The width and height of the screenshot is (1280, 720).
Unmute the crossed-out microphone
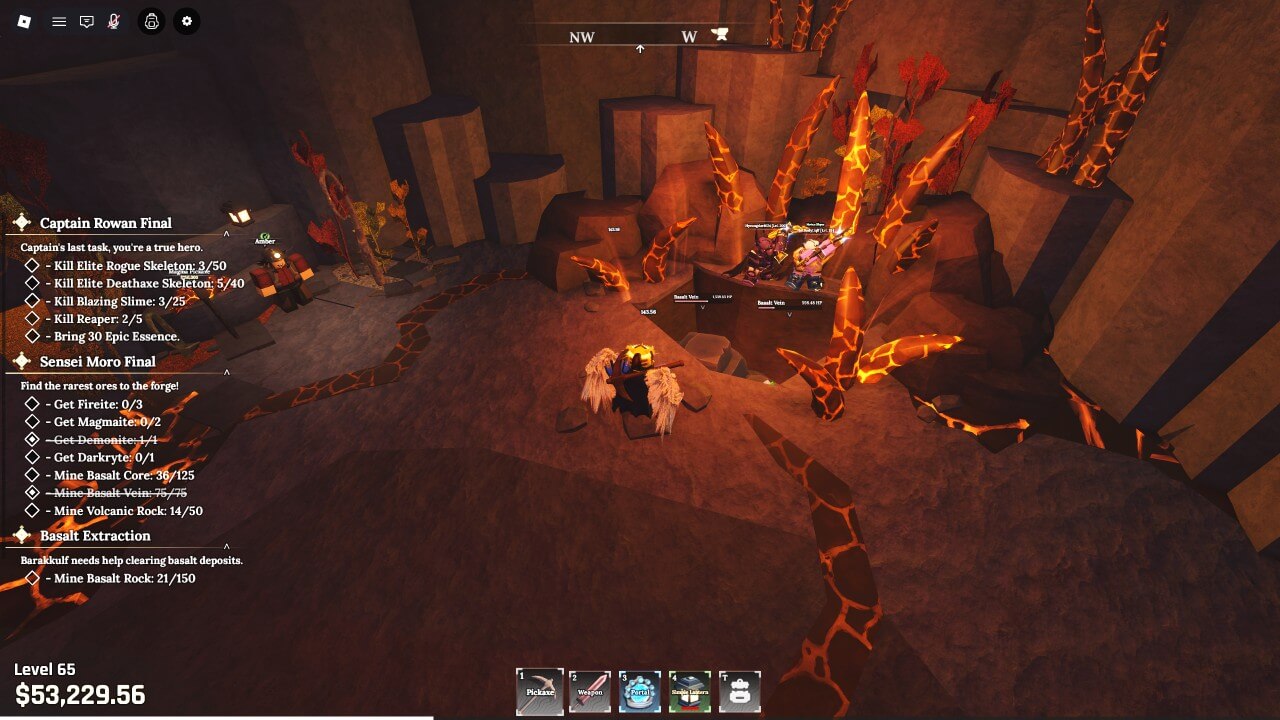coord(114,21)
